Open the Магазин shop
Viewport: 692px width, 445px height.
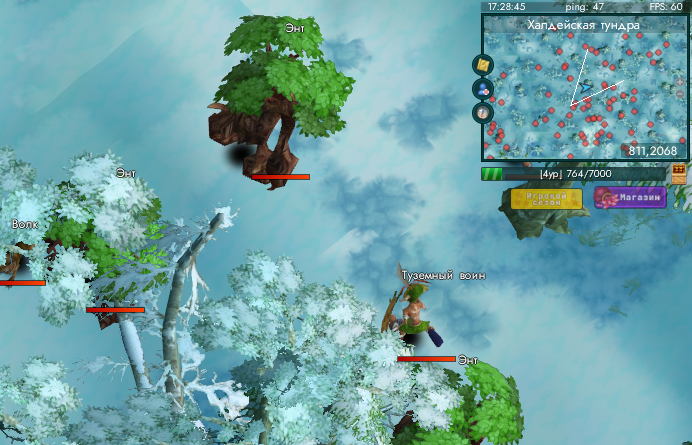[x=630, y=197]
